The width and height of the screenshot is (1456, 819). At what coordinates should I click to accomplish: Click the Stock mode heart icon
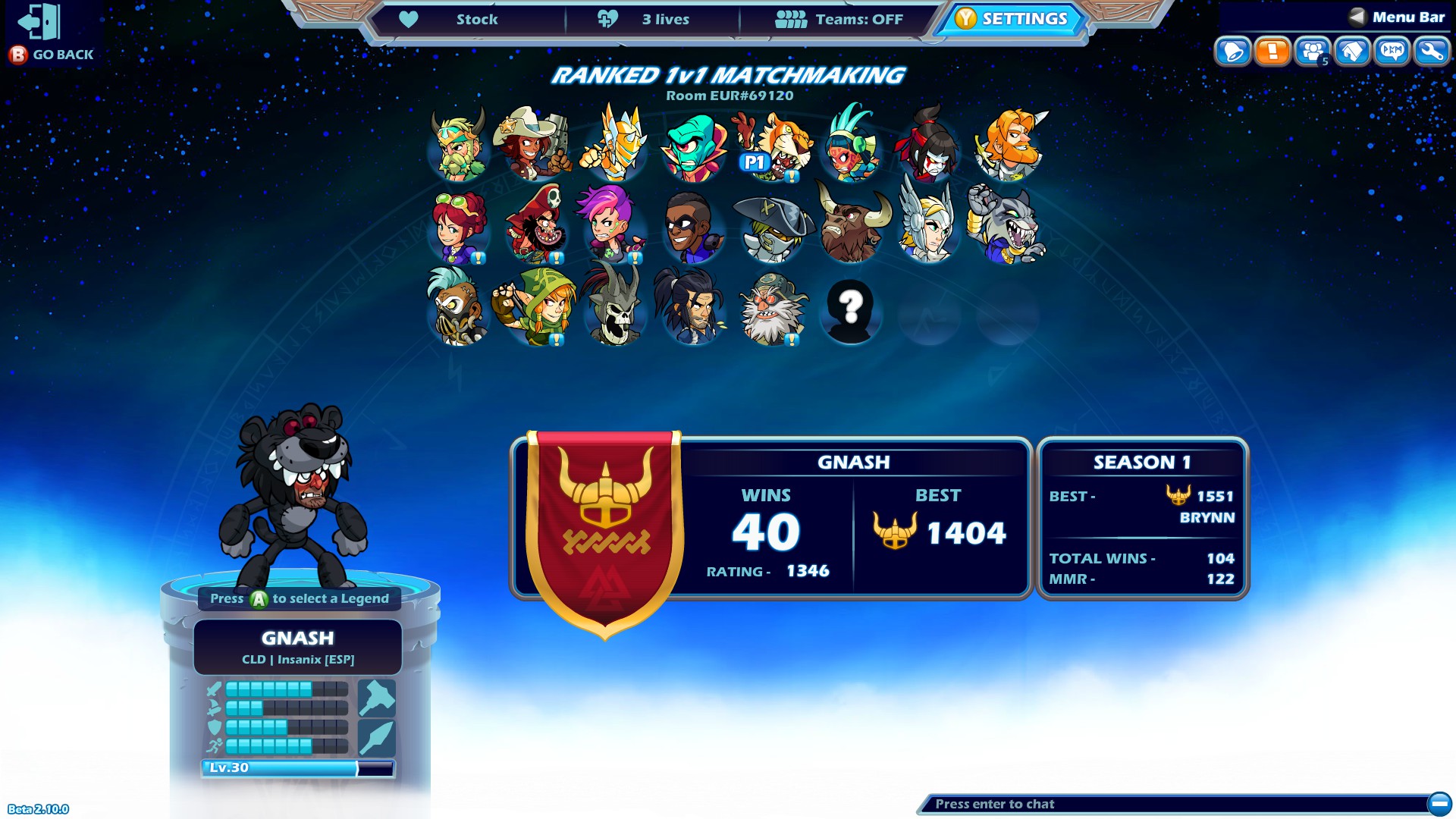point(409,20)
